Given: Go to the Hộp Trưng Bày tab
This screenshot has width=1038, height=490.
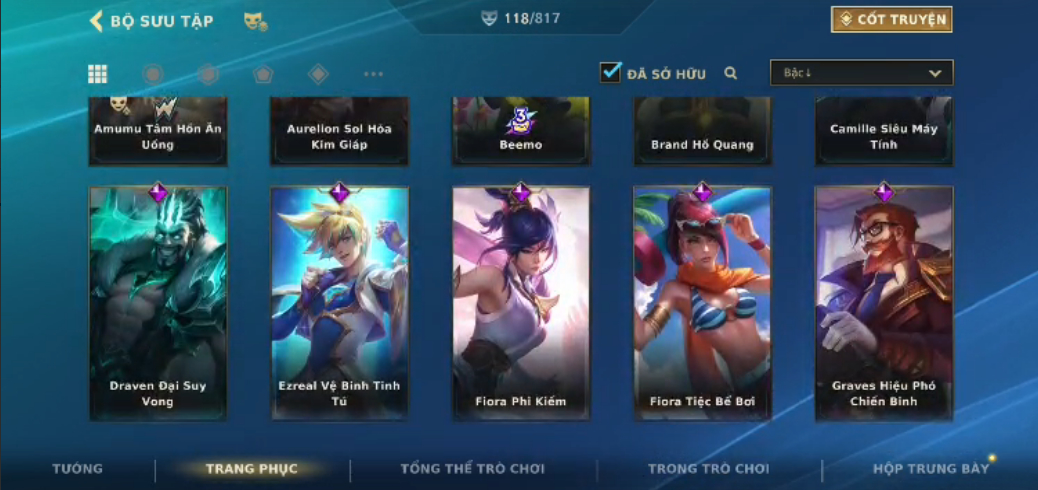Looking at the screenshot, I should [x=931, y=469].
